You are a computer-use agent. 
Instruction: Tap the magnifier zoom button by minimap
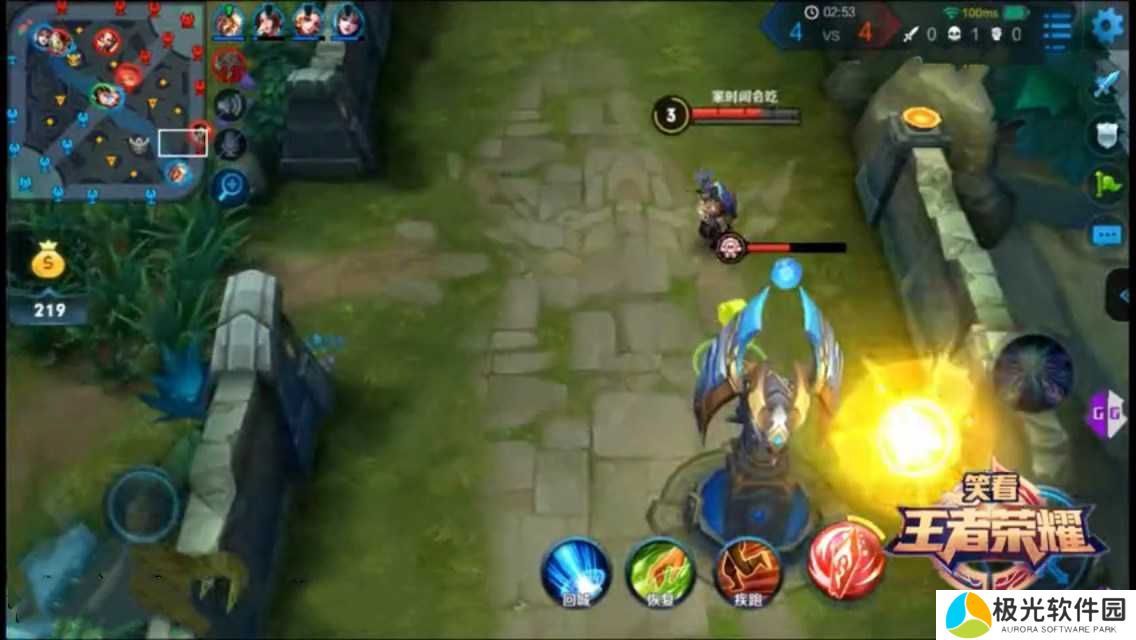click(230, 186)
